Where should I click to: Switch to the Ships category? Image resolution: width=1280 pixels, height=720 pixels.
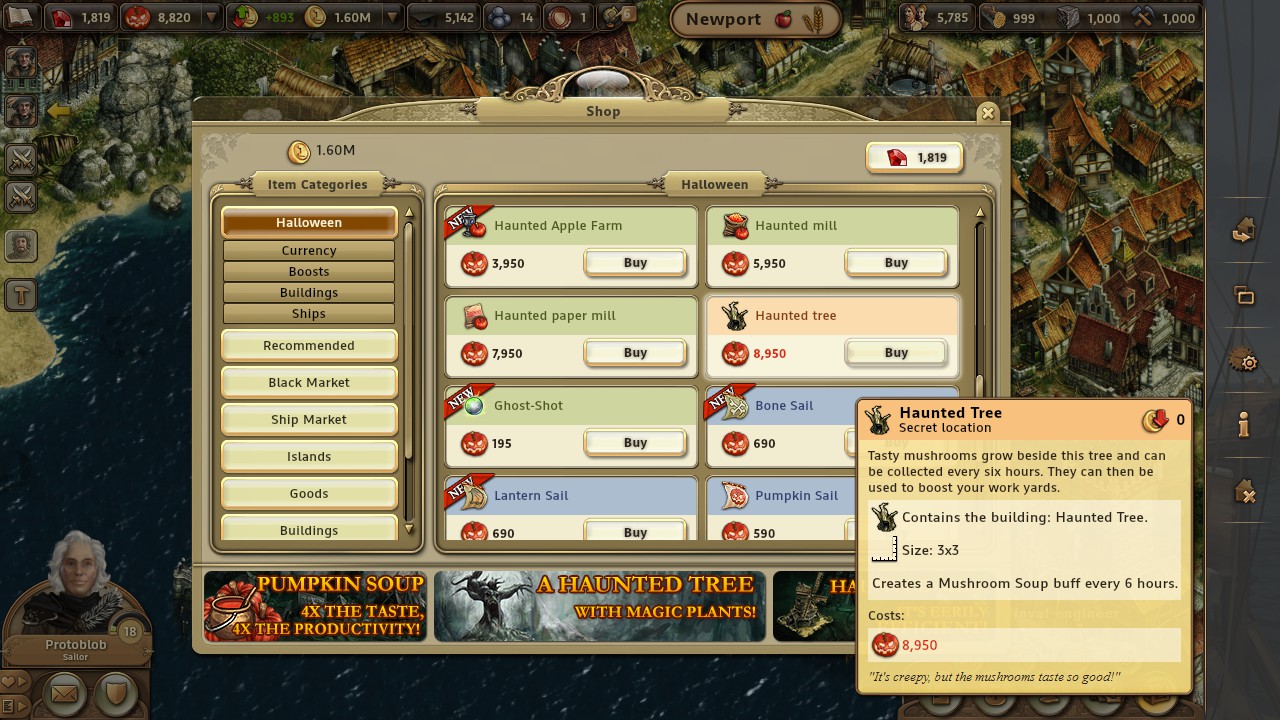pyautogui.click(x=308, y=313)
